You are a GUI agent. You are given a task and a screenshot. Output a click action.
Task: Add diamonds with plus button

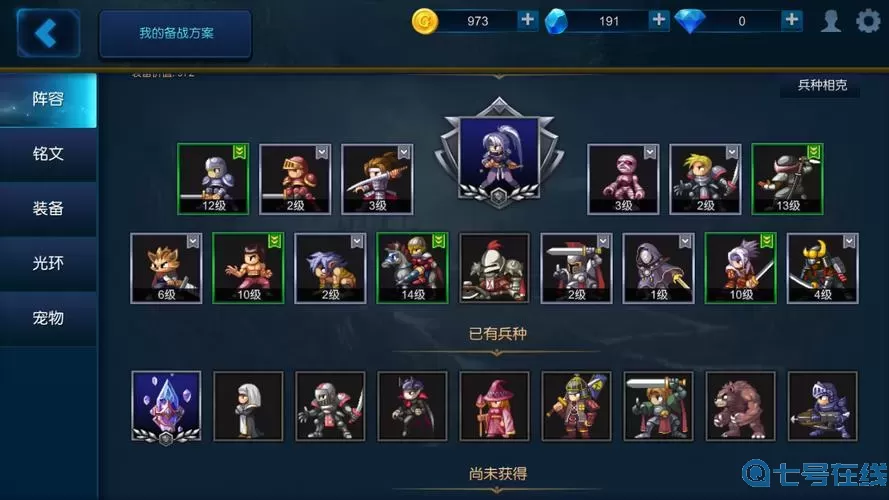click(x=792, y=20)
